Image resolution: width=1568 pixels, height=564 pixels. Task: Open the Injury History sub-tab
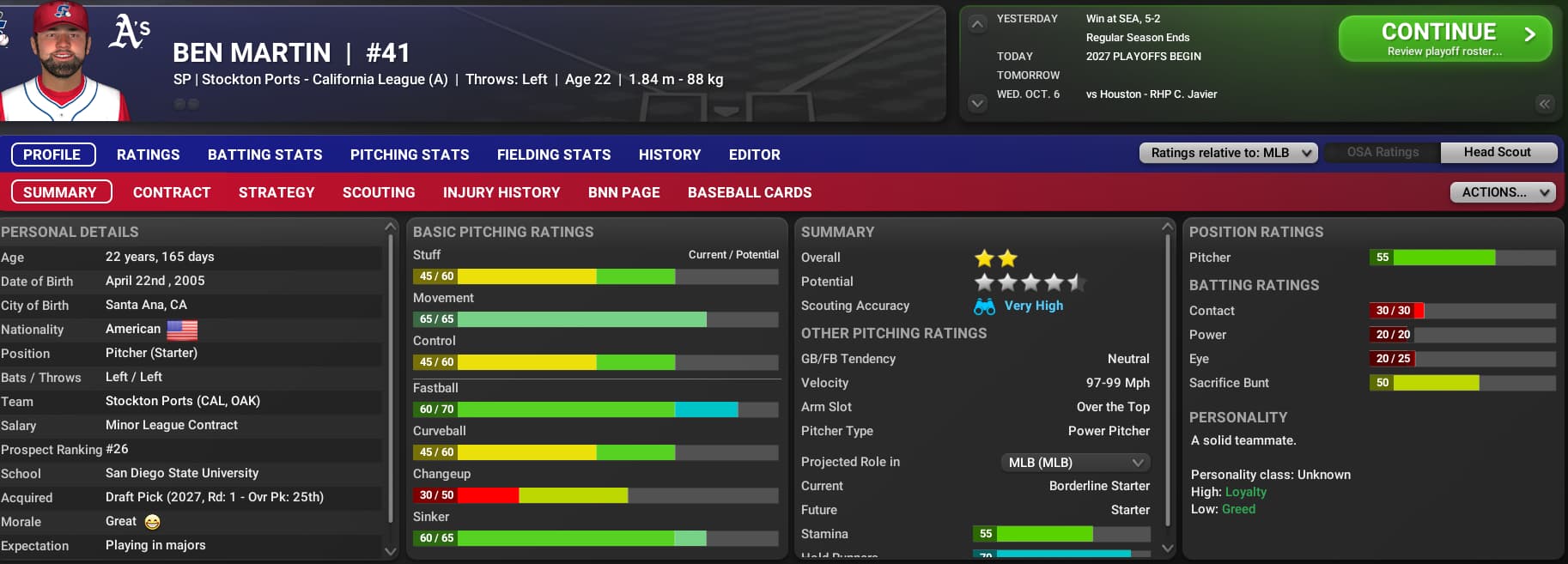501,192
